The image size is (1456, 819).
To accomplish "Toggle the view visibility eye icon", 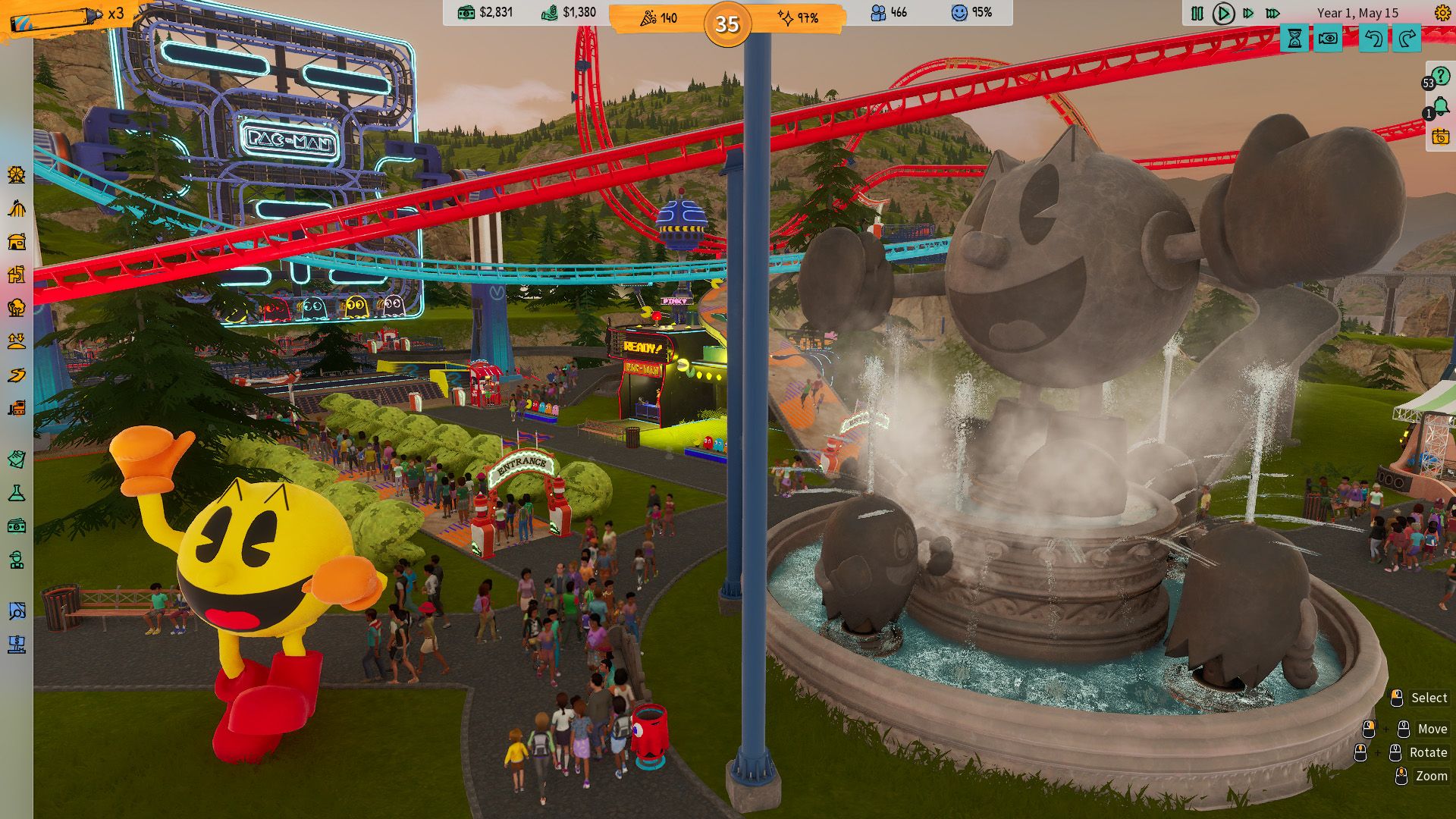I will (1329, 36).
